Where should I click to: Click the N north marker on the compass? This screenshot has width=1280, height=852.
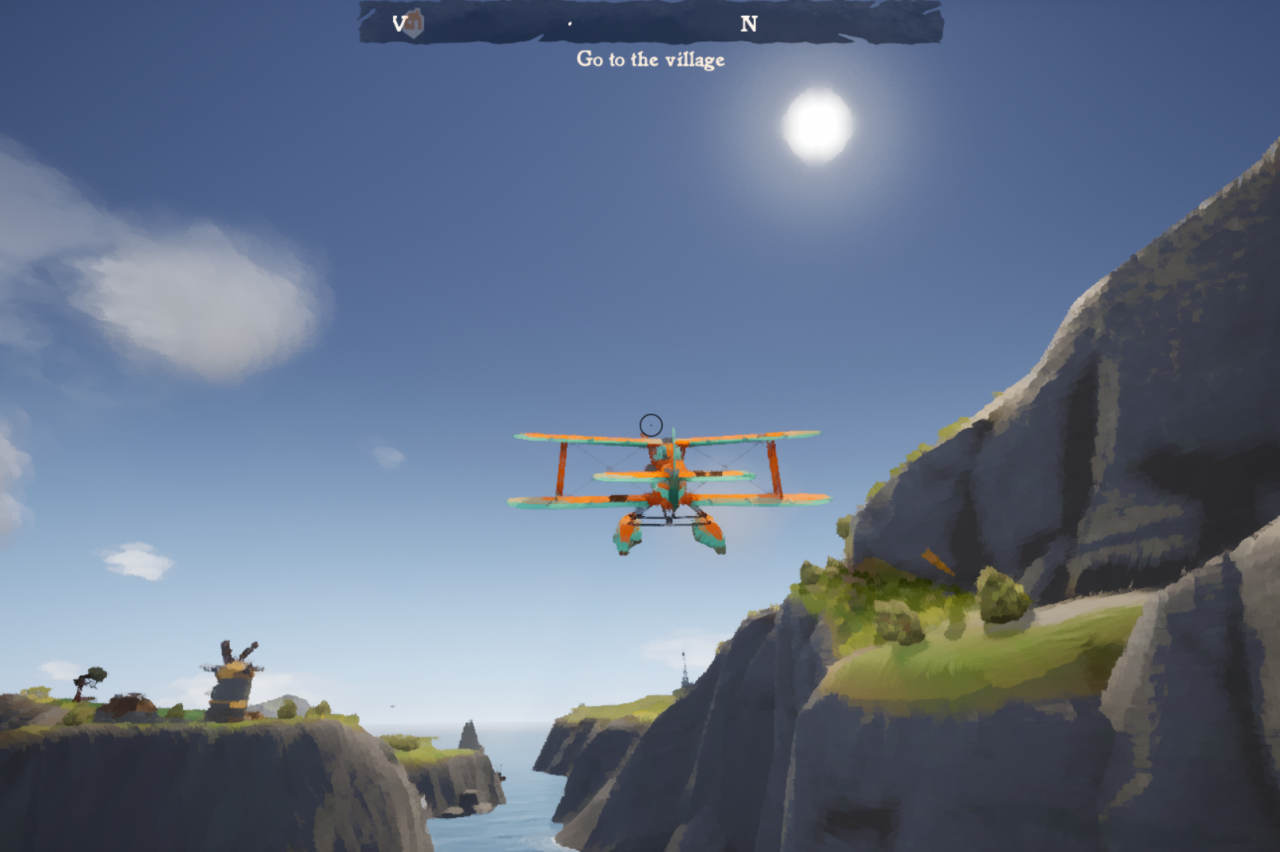[748, 25]
